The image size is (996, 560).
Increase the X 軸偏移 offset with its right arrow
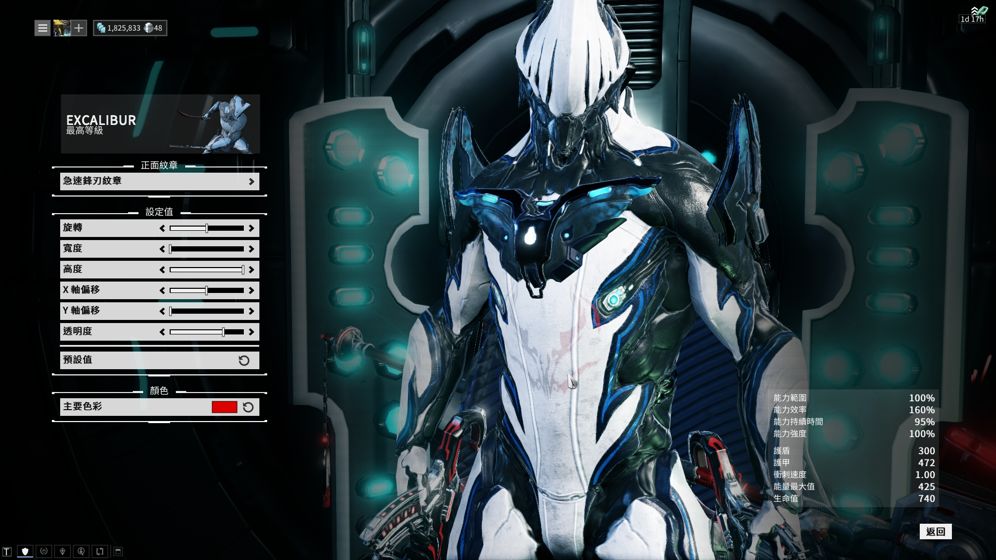click(251, 290)
